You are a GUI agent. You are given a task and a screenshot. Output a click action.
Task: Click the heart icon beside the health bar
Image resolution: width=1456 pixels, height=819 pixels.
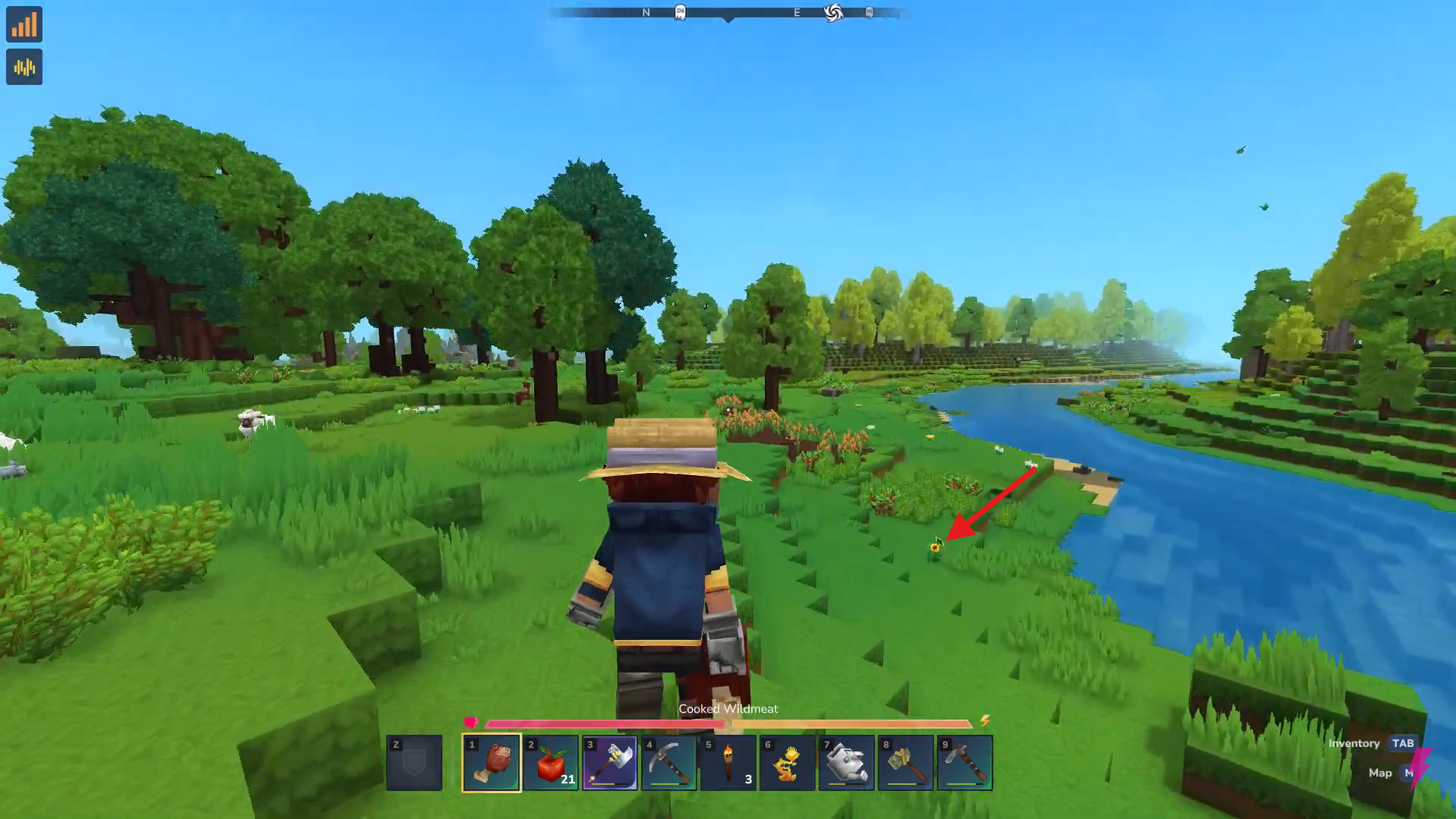coord(470,723)
